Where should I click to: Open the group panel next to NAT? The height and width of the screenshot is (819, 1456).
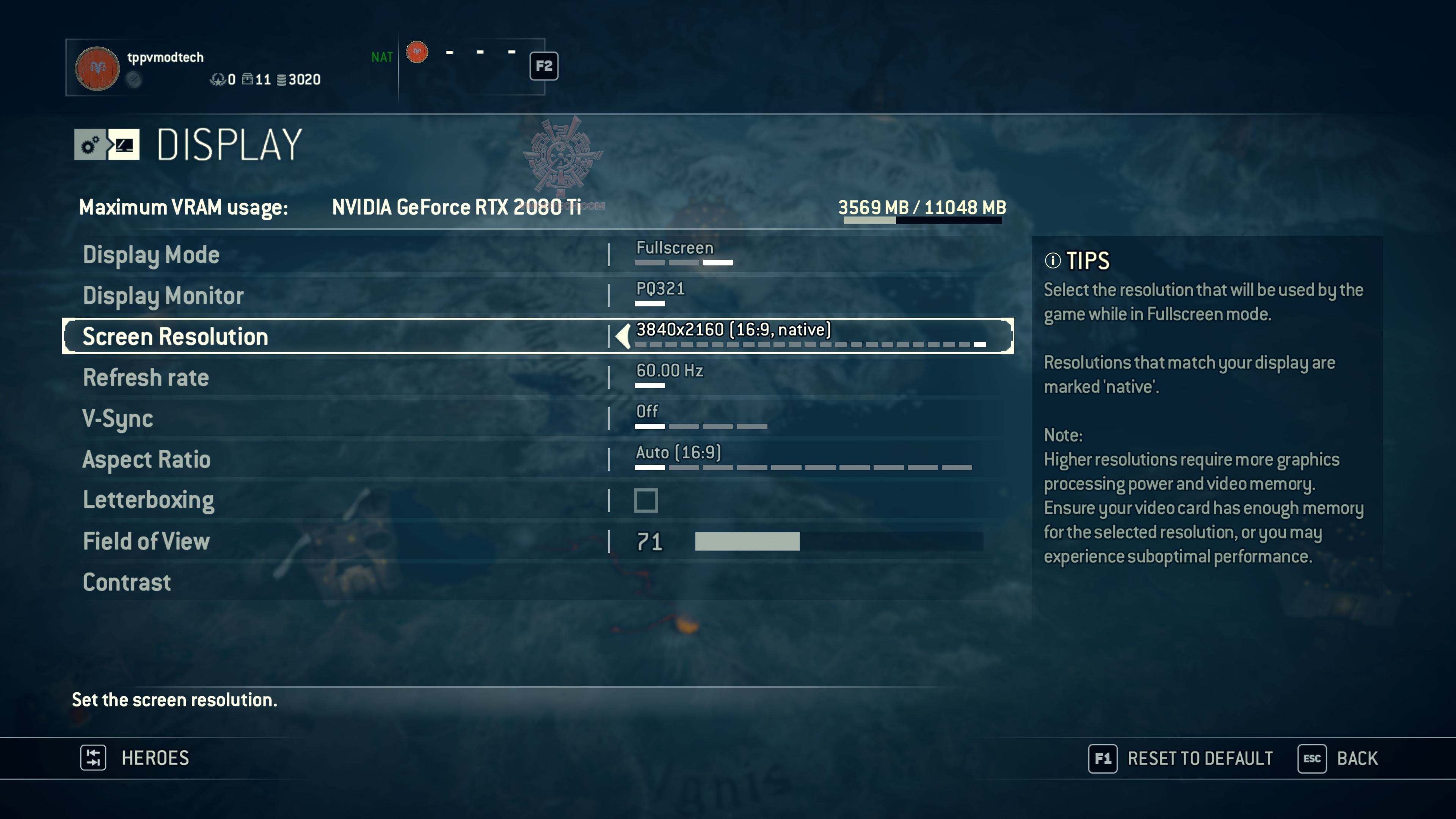[472, 67]
